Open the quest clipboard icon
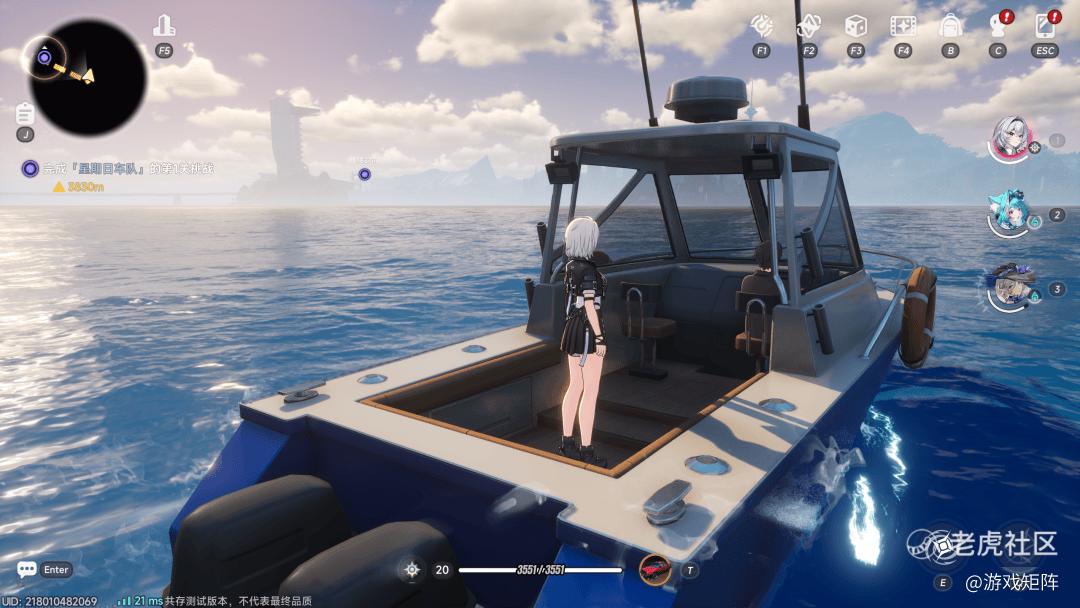 (x=25, y=113)
